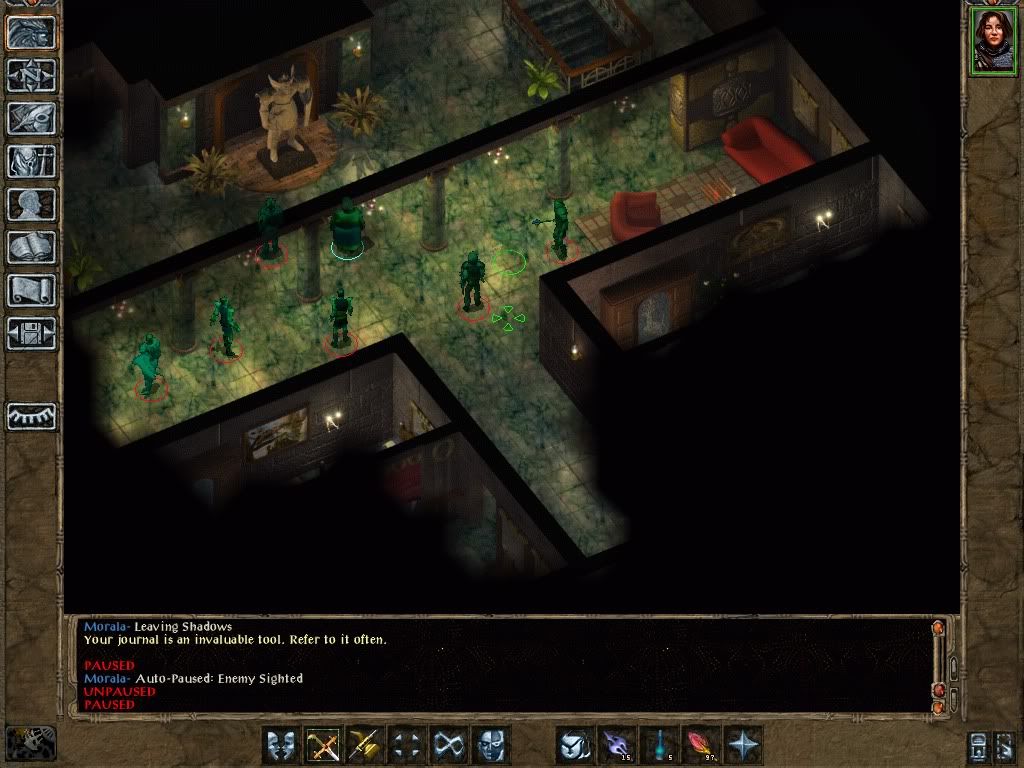Open the mage spellbook button

point(31,247)
